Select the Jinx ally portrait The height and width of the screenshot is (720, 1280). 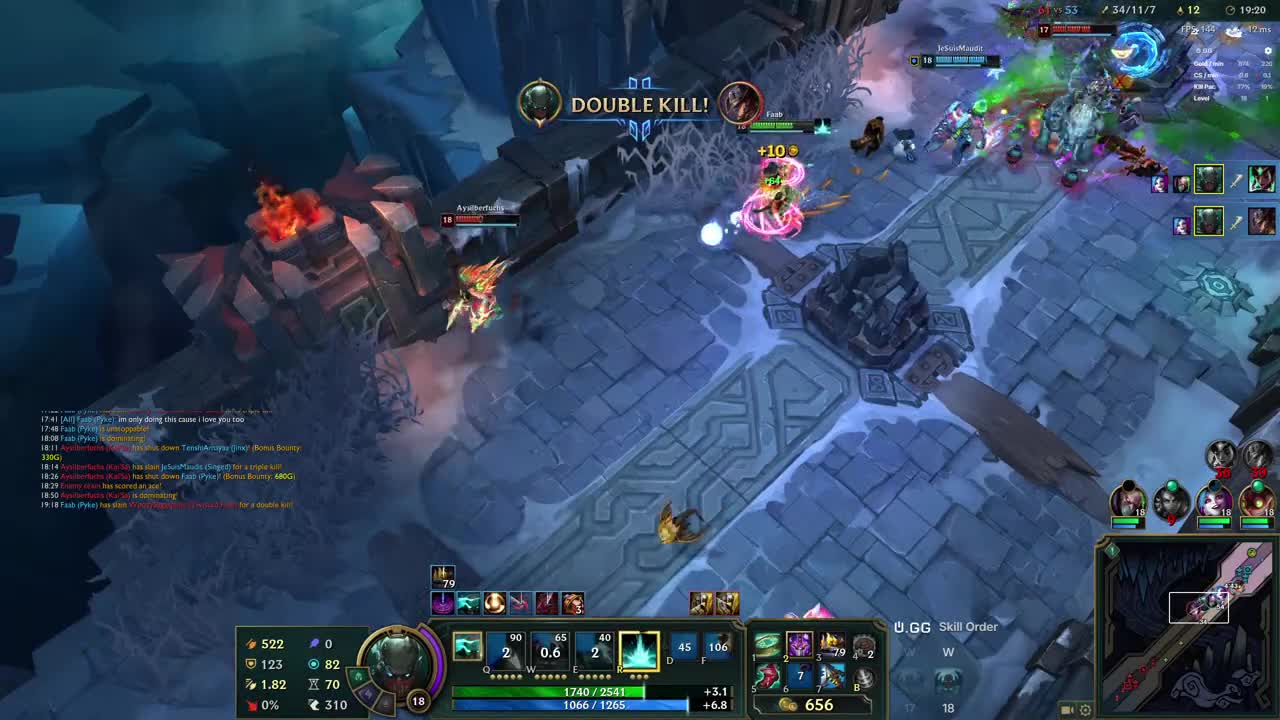click(x=1214, y=499)
